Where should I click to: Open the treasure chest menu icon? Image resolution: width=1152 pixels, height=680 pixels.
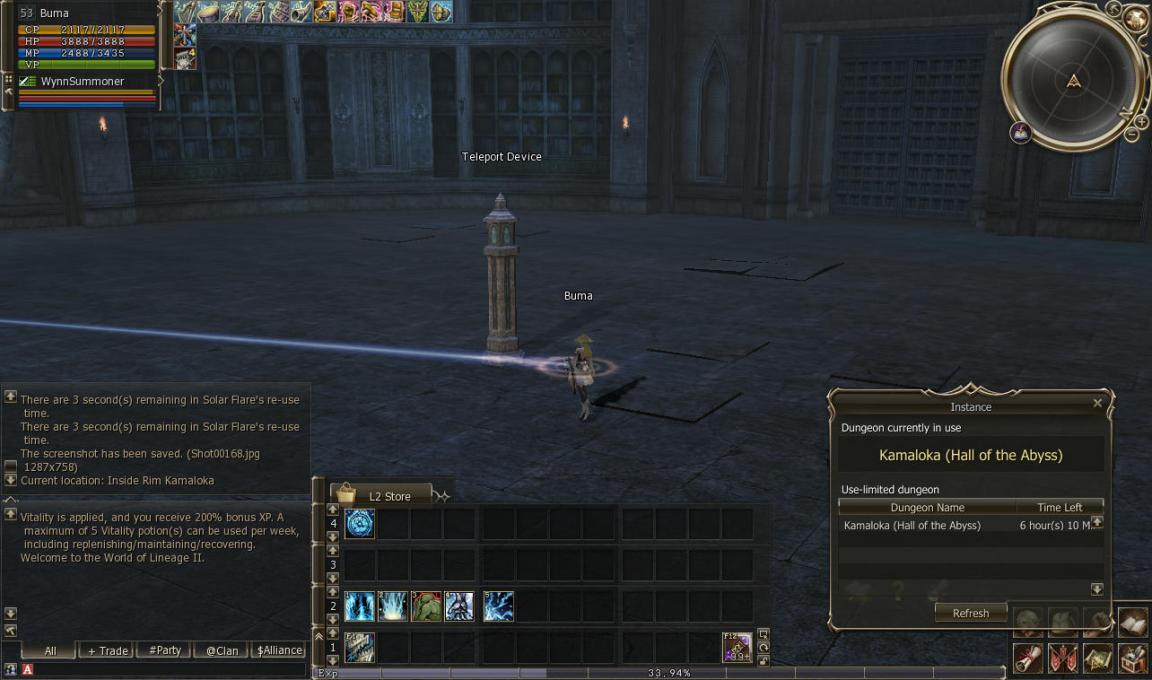(x=1132, y=657)
